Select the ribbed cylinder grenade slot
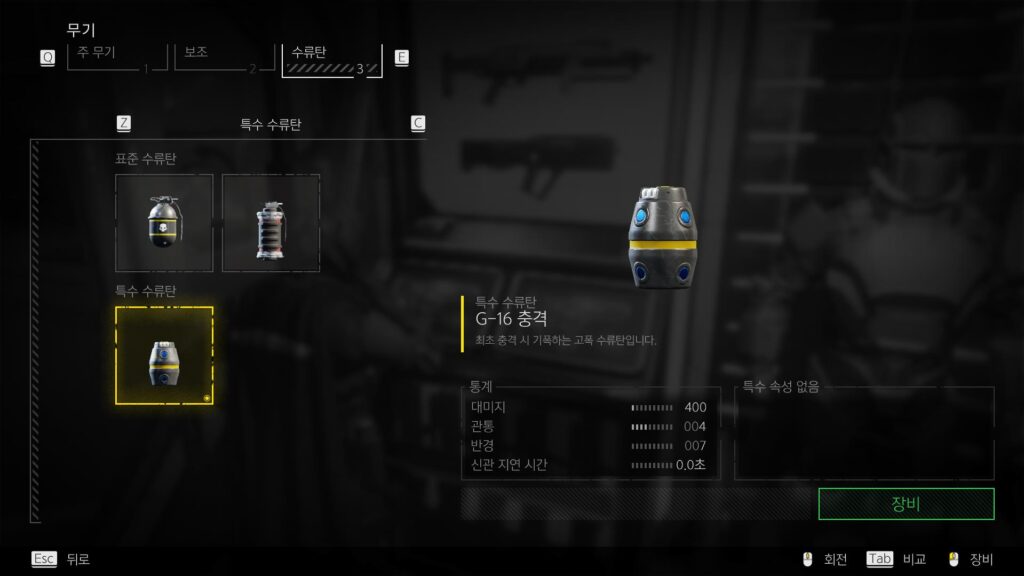The width and height of the screenshot is (1024, 576). (271, 223)
